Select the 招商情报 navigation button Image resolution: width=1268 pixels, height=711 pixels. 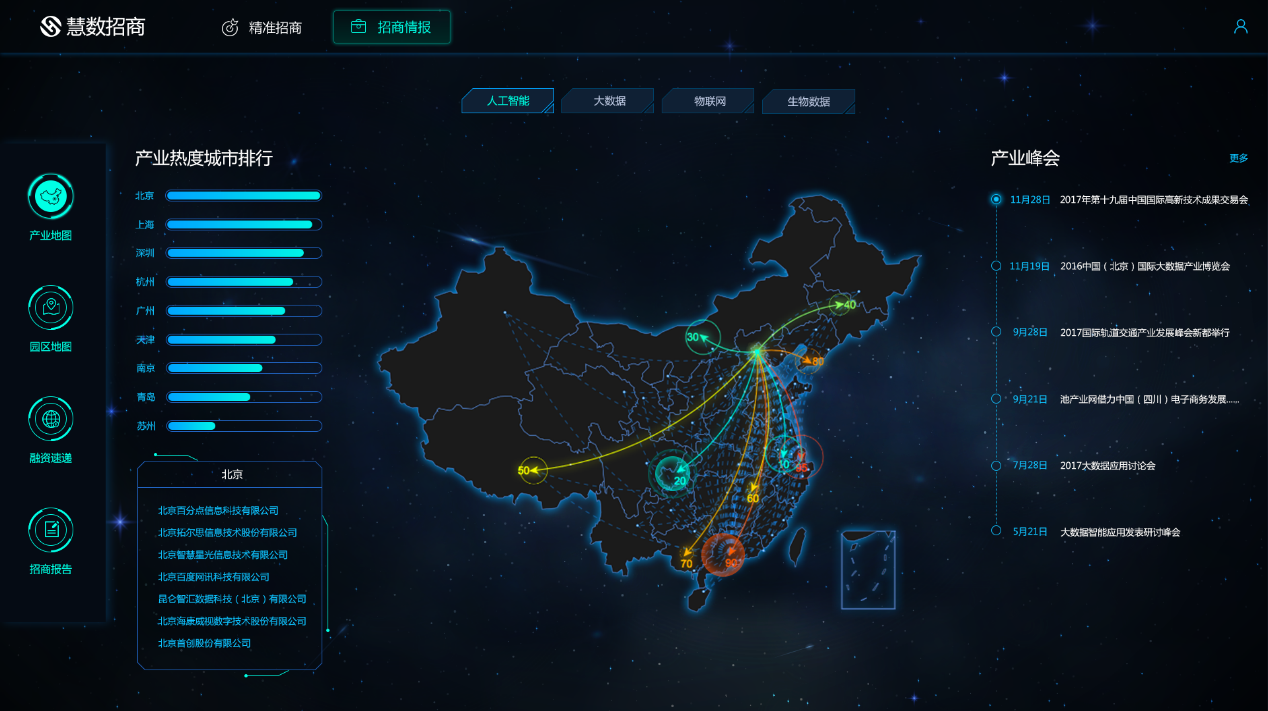pos(392,27)
